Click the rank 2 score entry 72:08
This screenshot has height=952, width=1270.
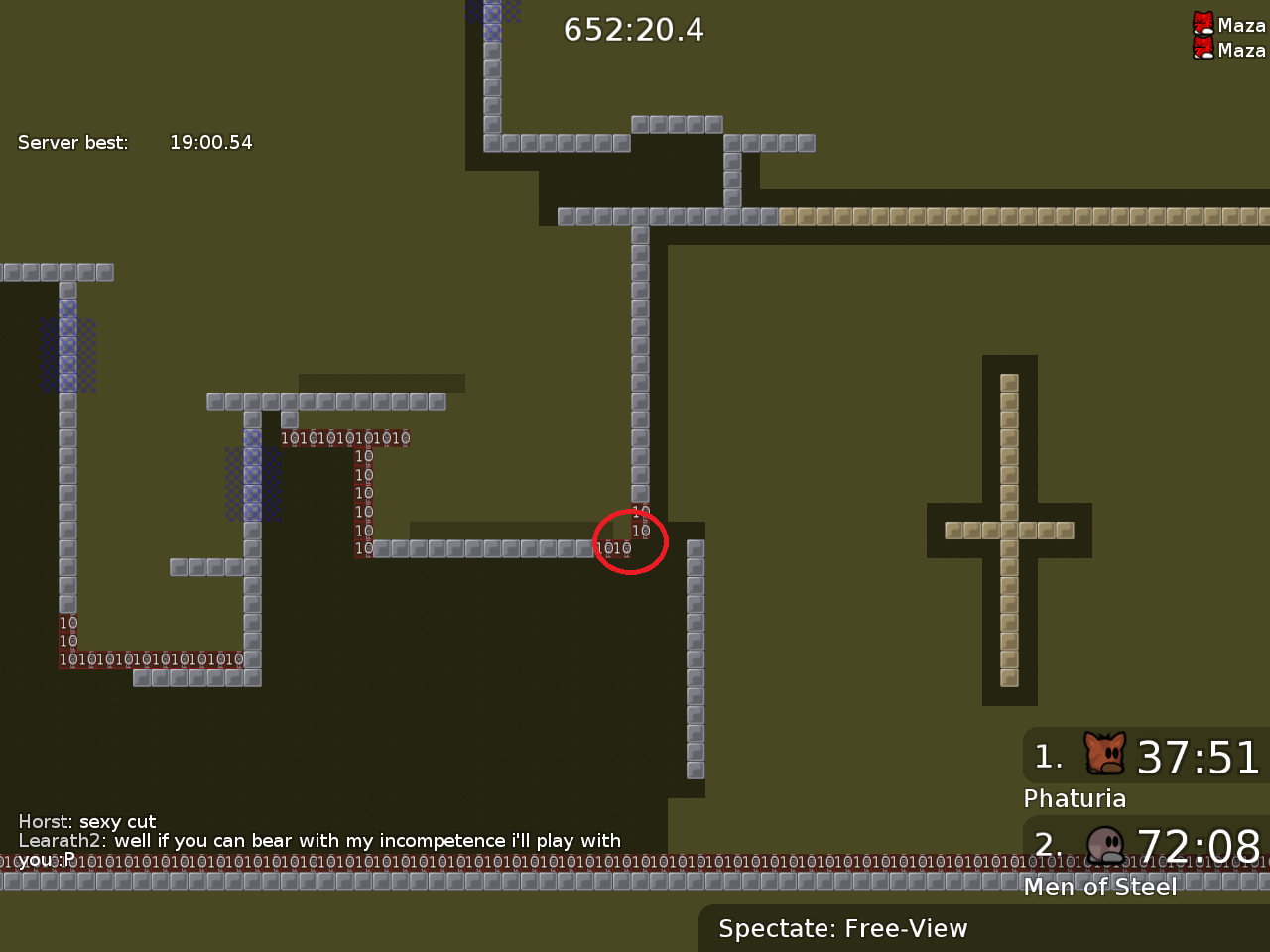(1199, 847)
